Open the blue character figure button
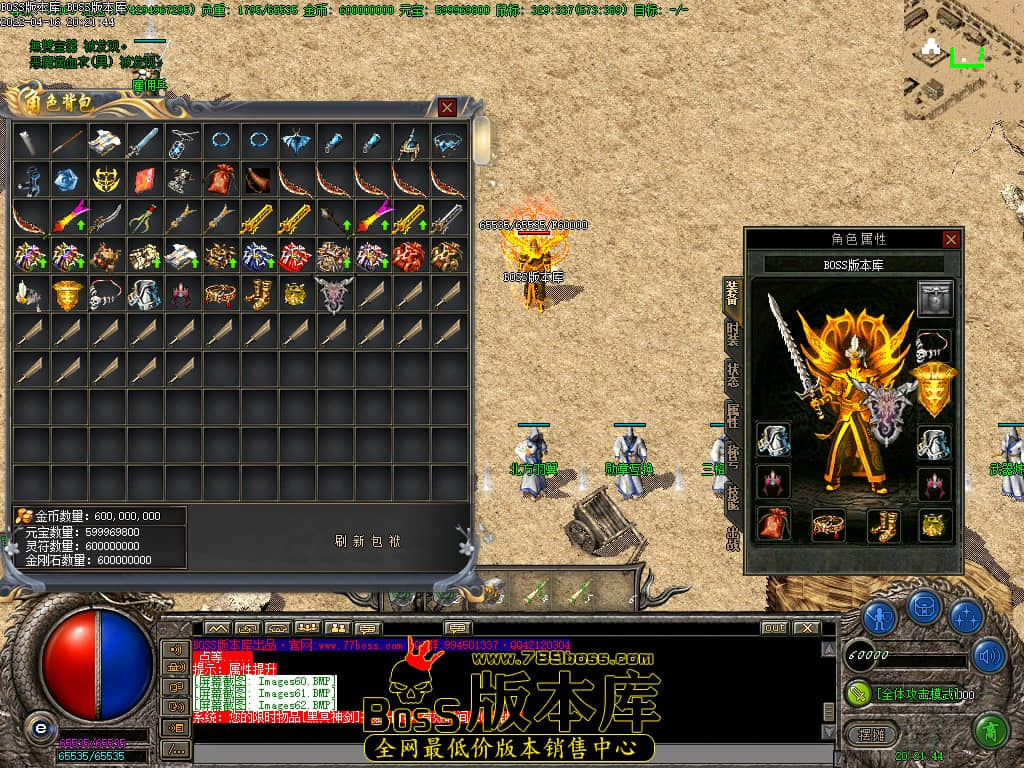This screenshot has width=1024, height=768. tap(879, 615)
